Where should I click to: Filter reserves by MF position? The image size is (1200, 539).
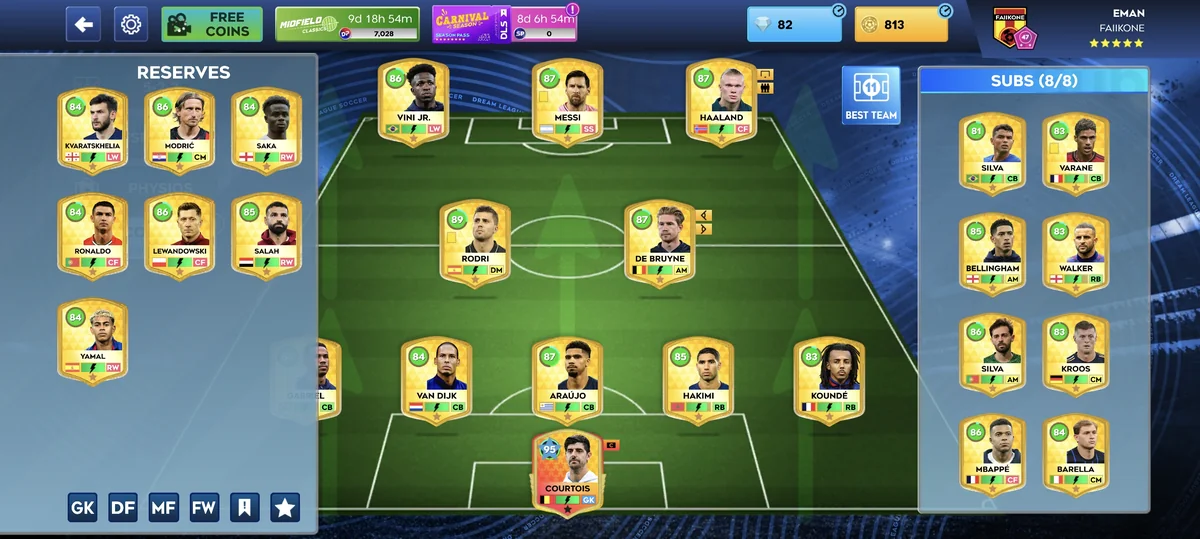(x=164, y=507)
